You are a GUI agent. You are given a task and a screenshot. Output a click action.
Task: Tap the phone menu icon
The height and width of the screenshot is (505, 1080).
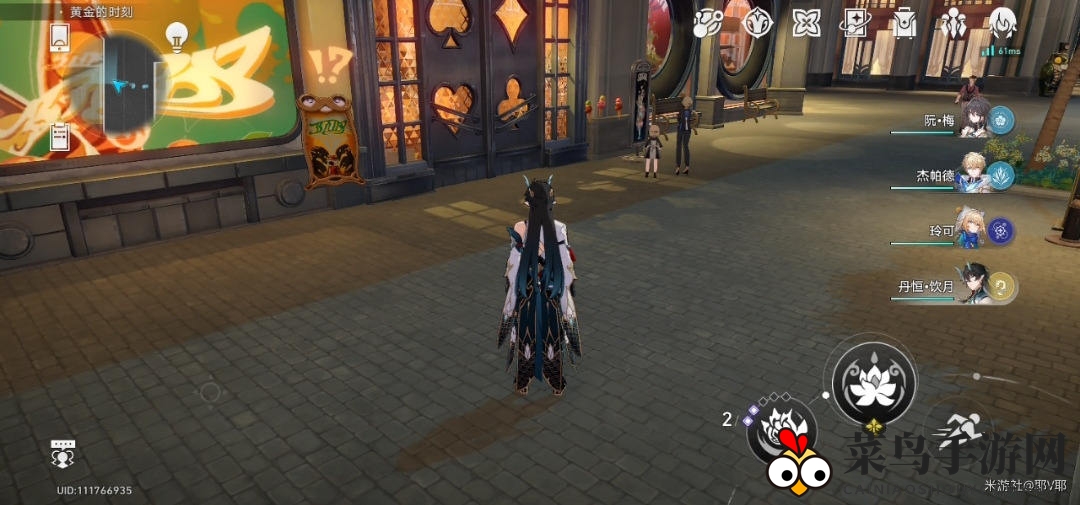pos(59,38)
